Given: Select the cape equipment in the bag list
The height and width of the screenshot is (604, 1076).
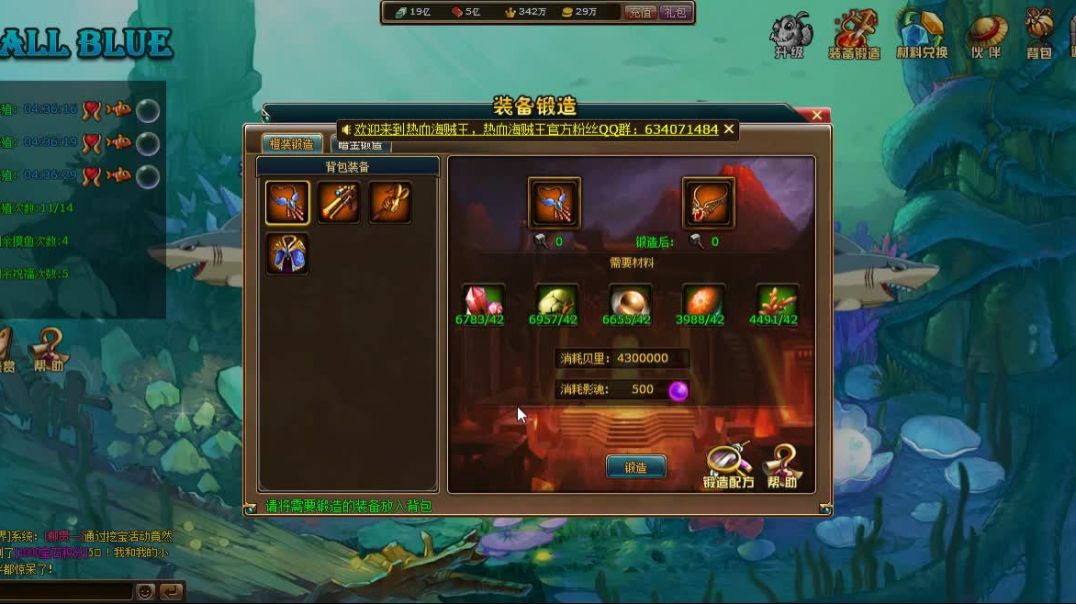Looking at the screenshot, I should [x=287, y=254].
